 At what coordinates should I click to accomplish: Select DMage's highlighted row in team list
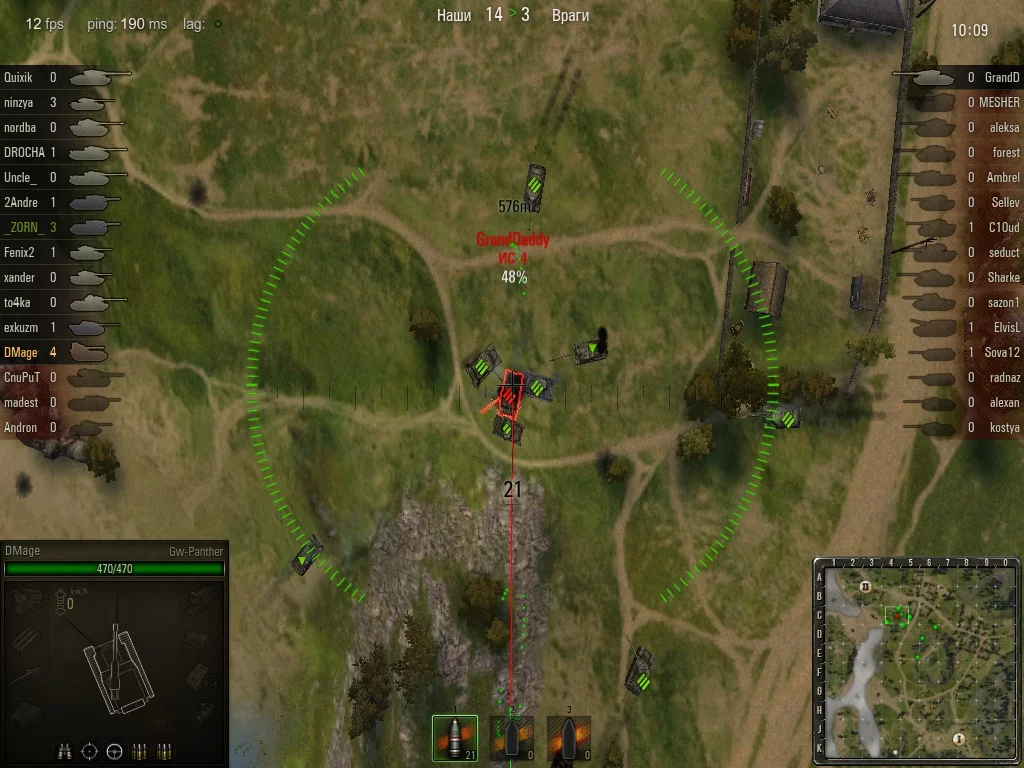point(60,352)
